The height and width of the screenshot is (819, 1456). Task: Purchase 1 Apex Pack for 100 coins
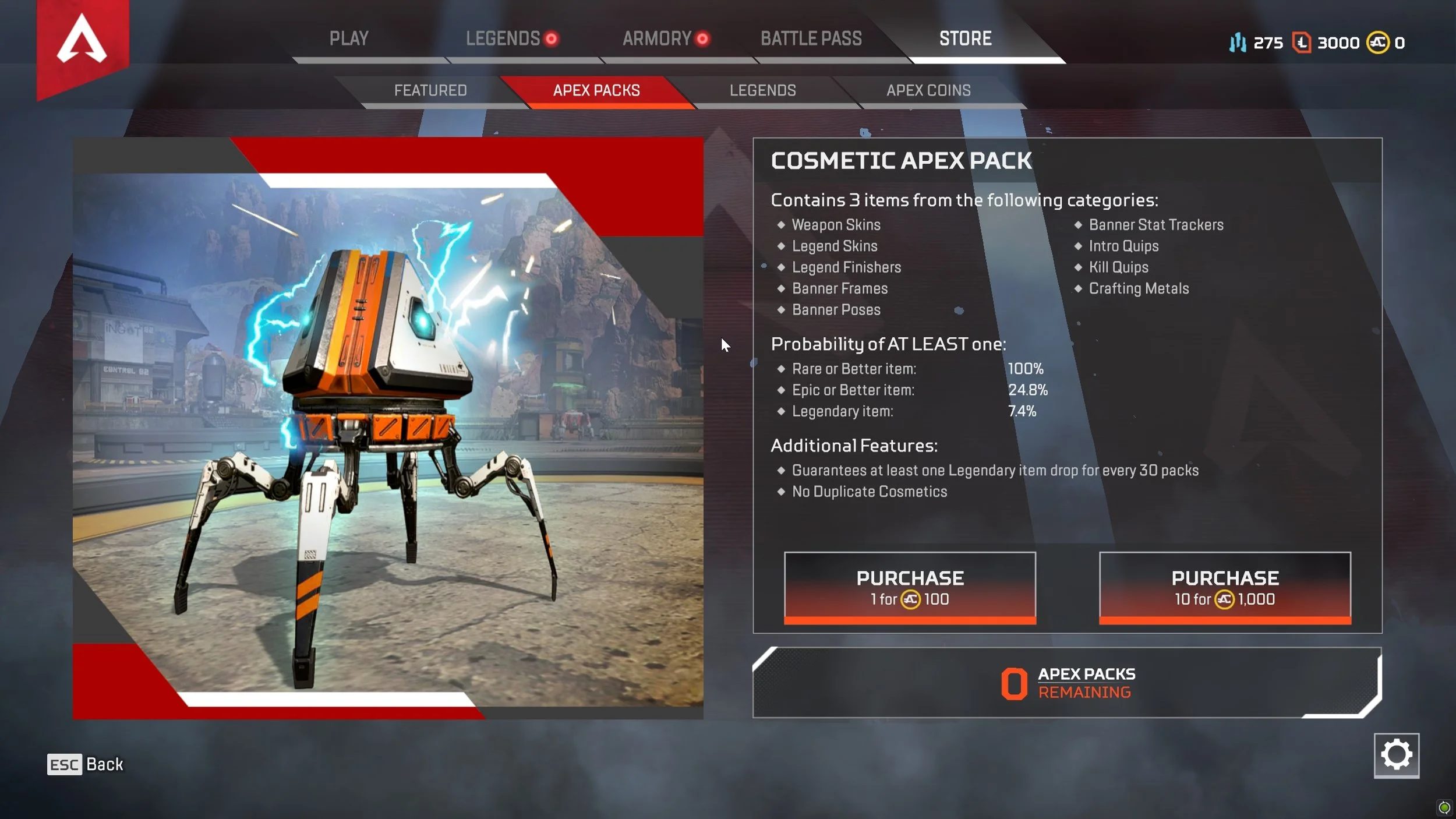click(910, 585)
